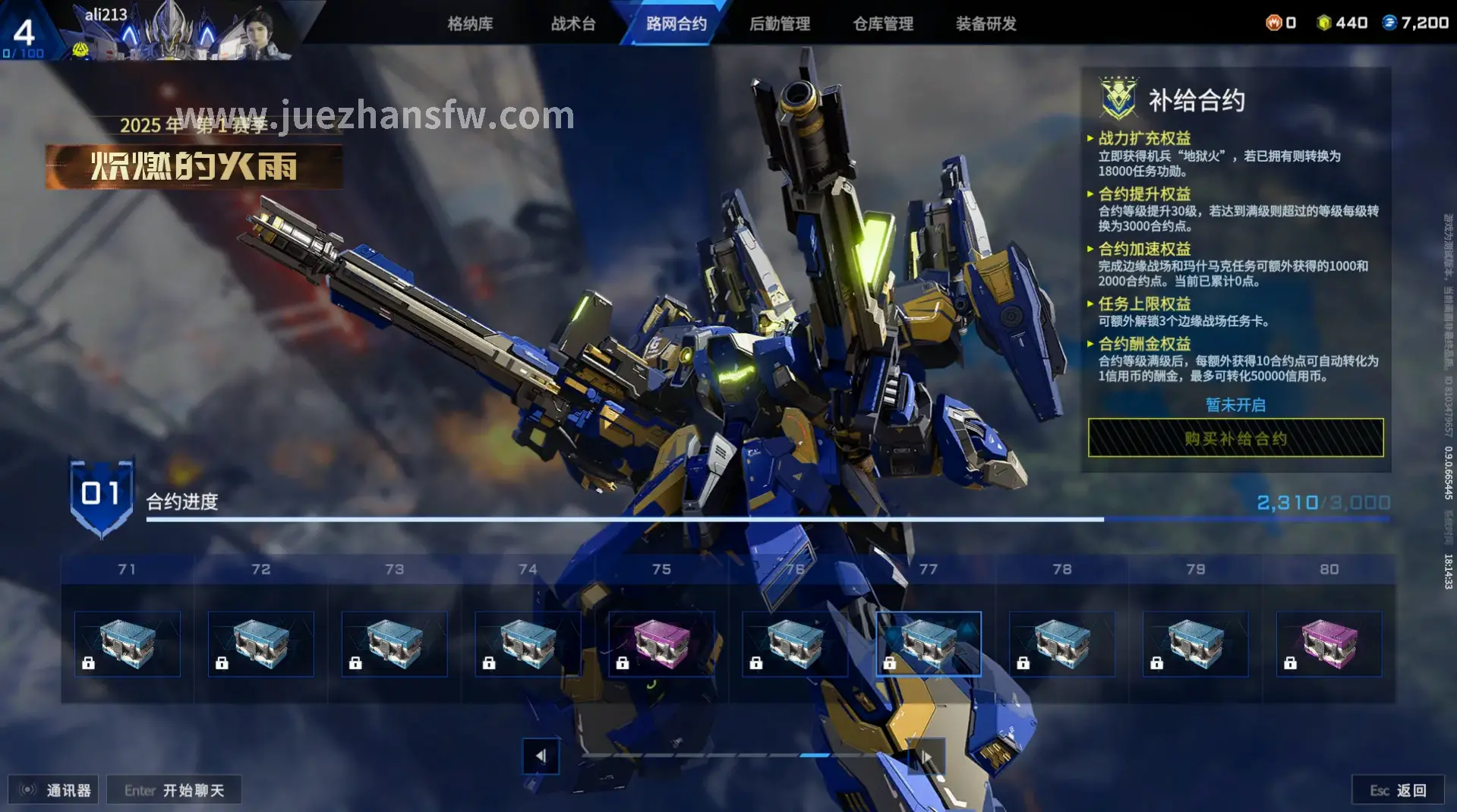Open the ali213 player profile avatar
The height and width of the screenshot is (812, 1457).
click(x=262, y=32)
